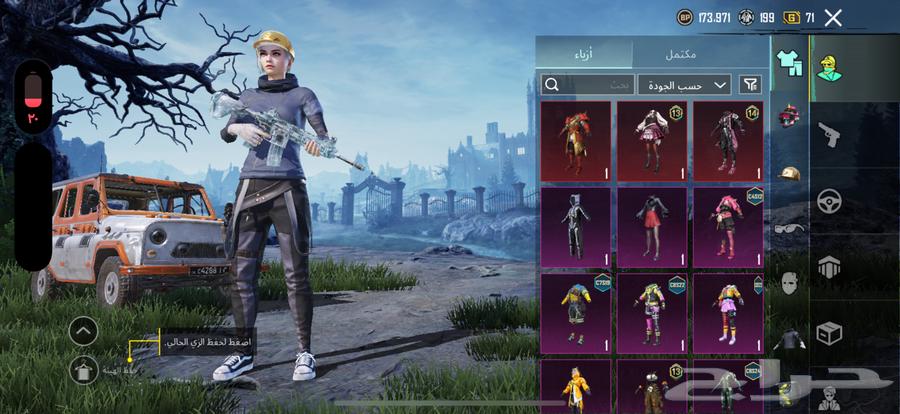Screen dimensions: 900x414
Task: Pick the yellow jacket C7S19 outfit
Action: click(x=575, y=311)
